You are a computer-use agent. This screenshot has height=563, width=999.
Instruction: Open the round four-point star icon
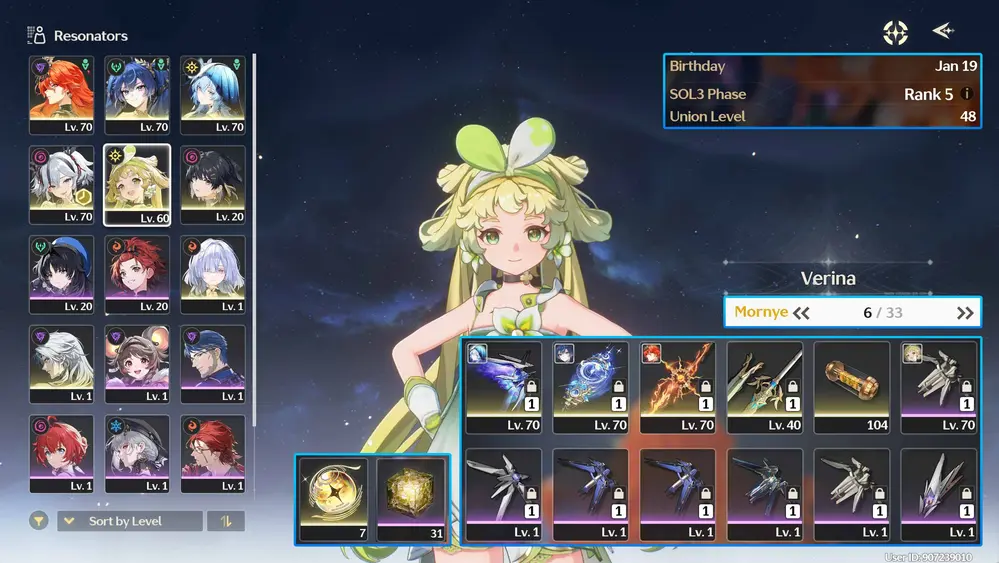895,33
